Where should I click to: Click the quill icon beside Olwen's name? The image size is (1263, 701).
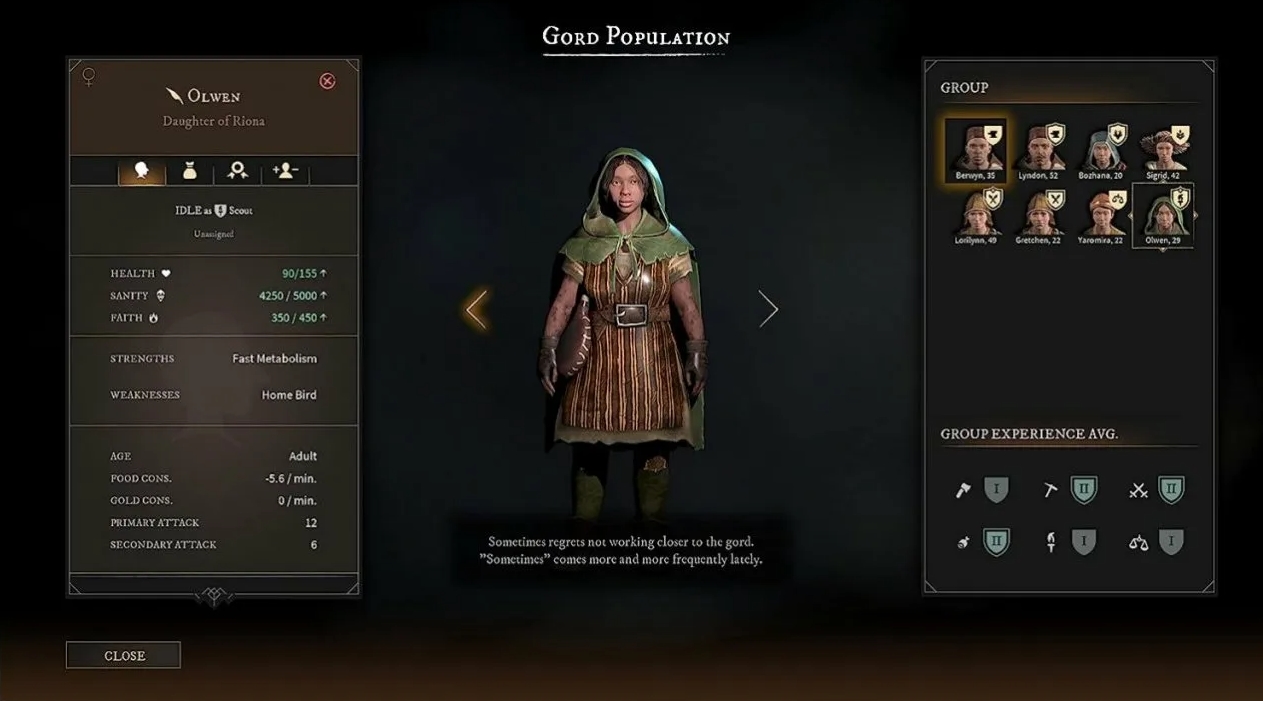tap(174, 96)
